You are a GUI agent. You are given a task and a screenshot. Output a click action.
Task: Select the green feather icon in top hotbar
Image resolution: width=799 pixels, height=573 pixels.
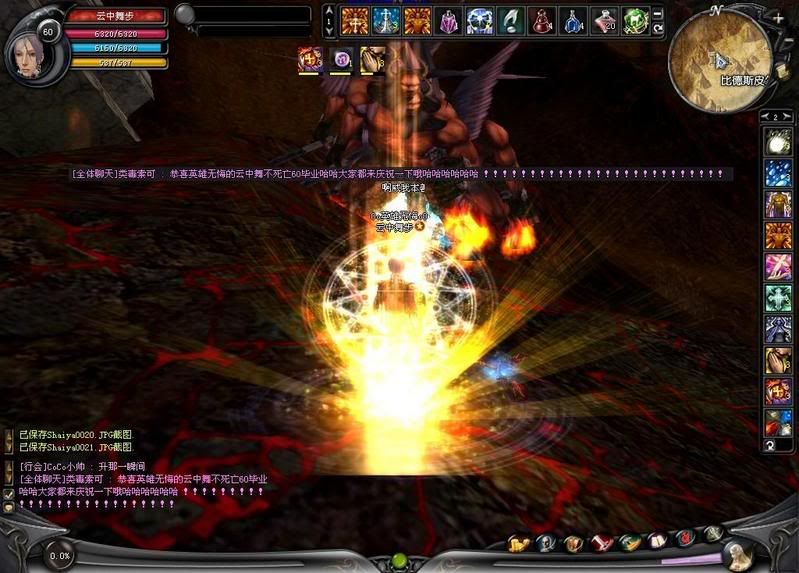coord(511,20)
